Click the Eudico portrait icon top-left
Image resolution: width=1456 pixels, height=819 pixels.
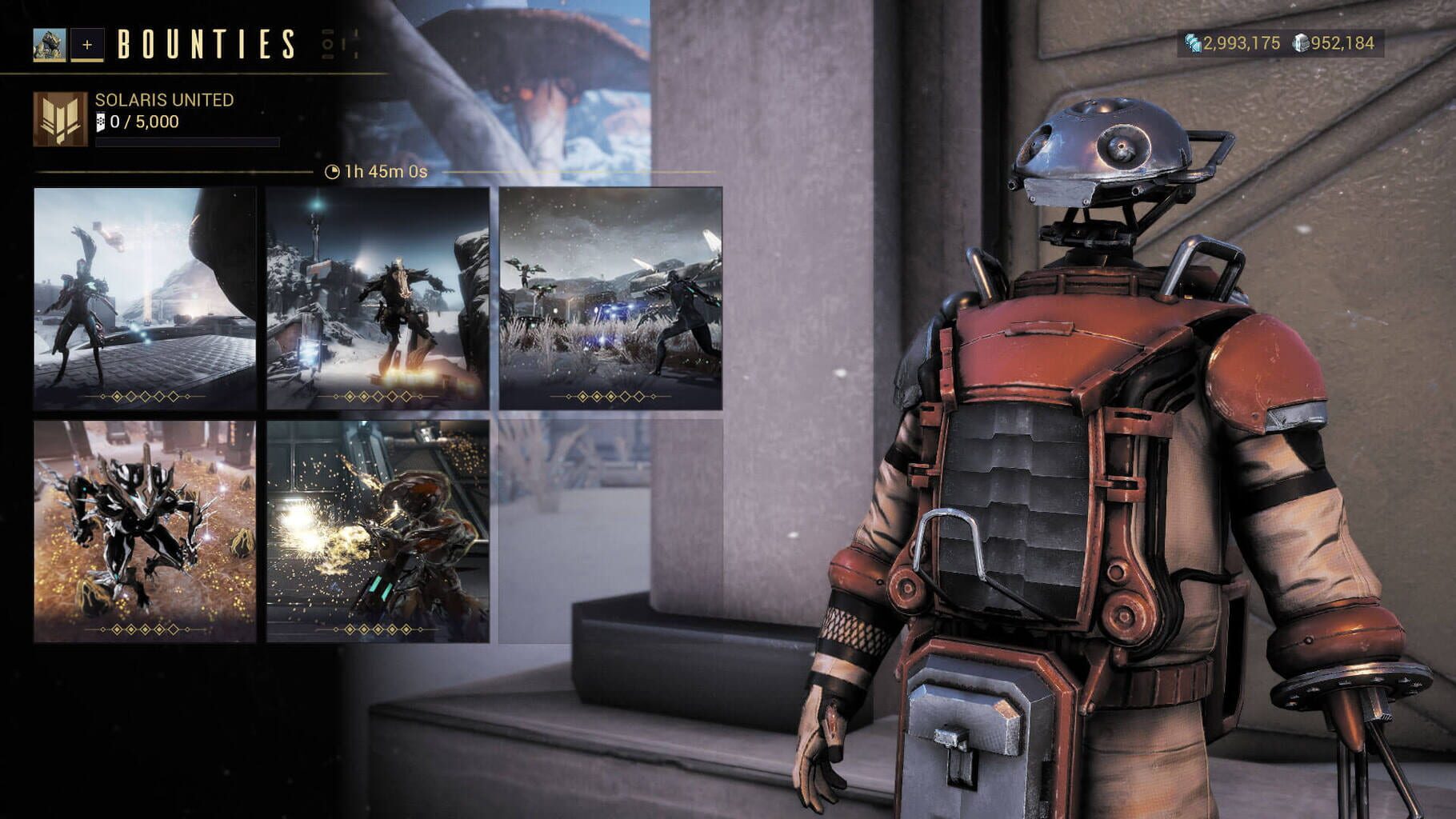point(49,46)
